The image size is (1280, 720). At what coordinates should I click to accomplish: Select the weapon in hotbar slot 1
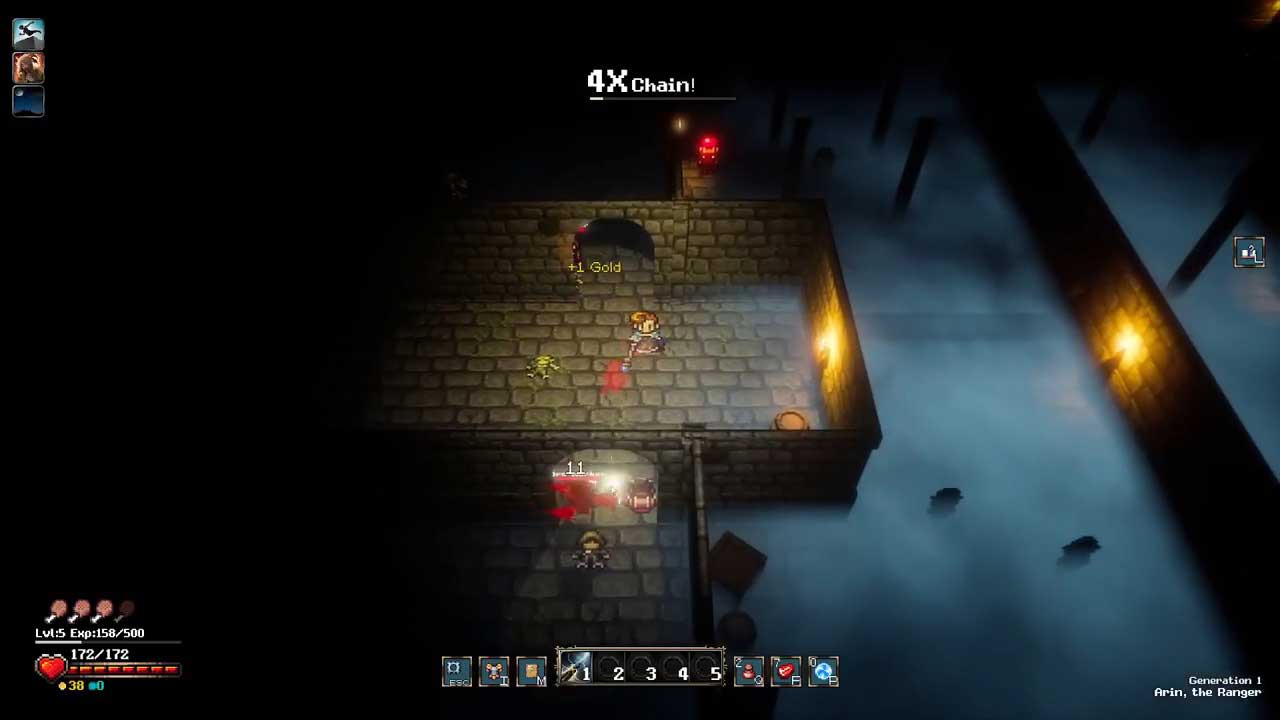[576, 670]
